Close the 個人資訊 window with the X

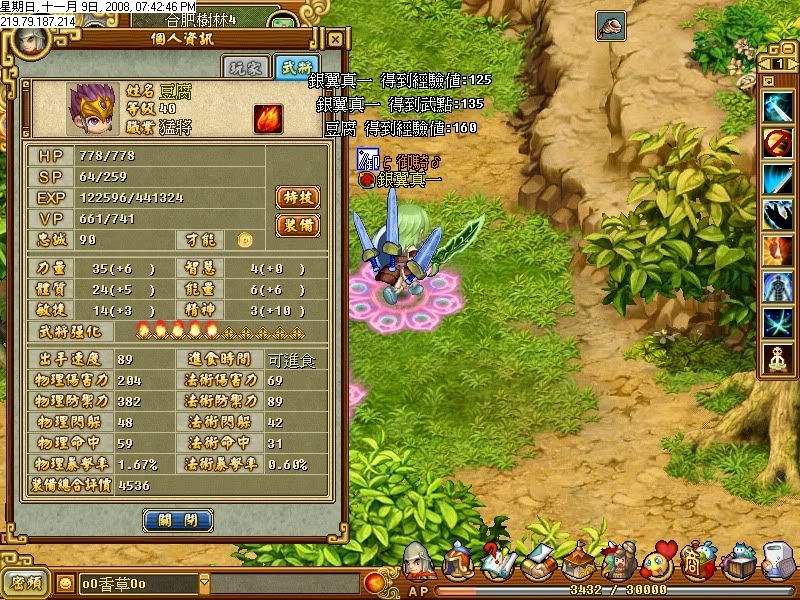click(335, 40)
